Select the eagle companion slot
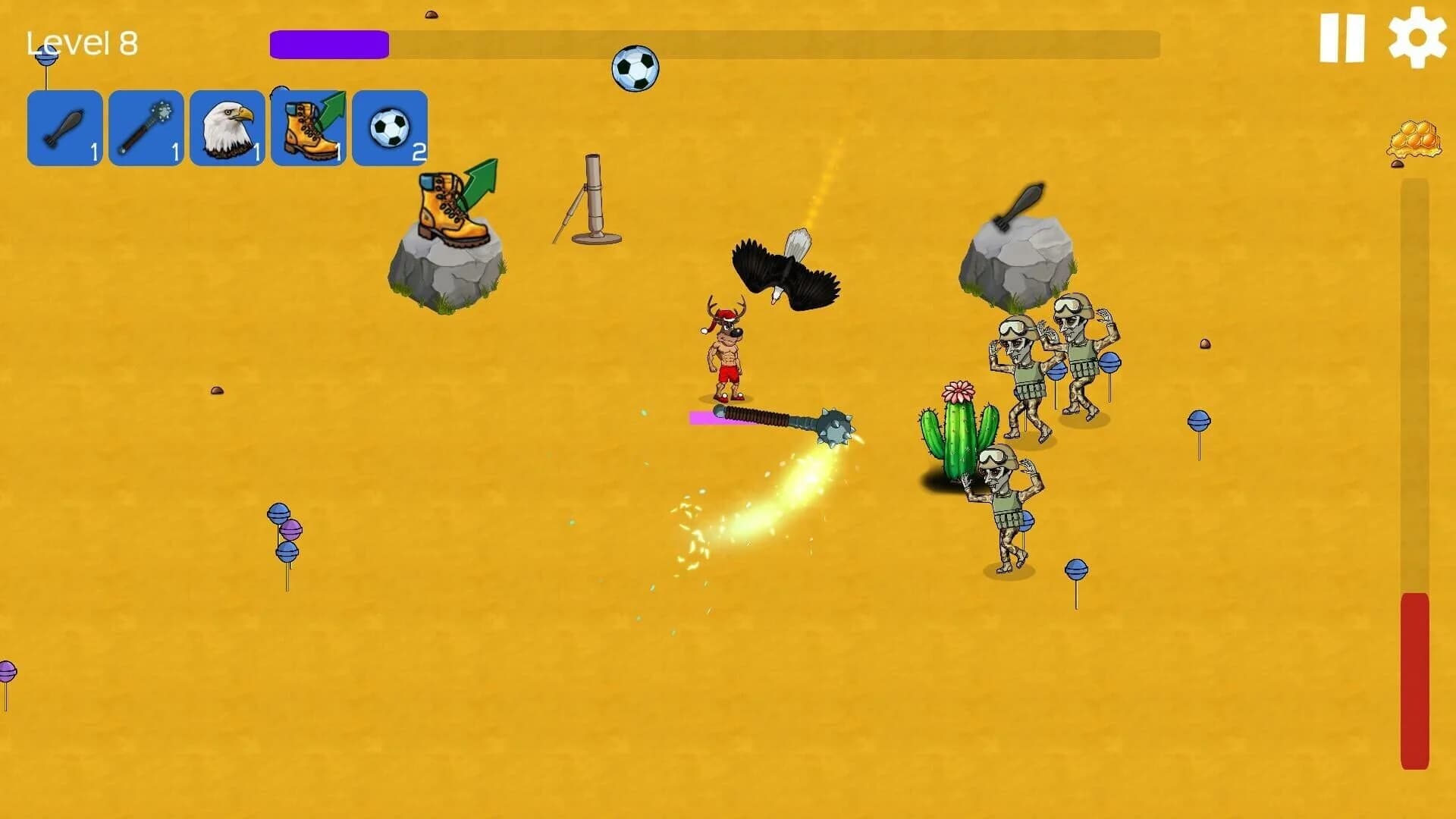This screenshot has height=819, width=1456. 227,127
